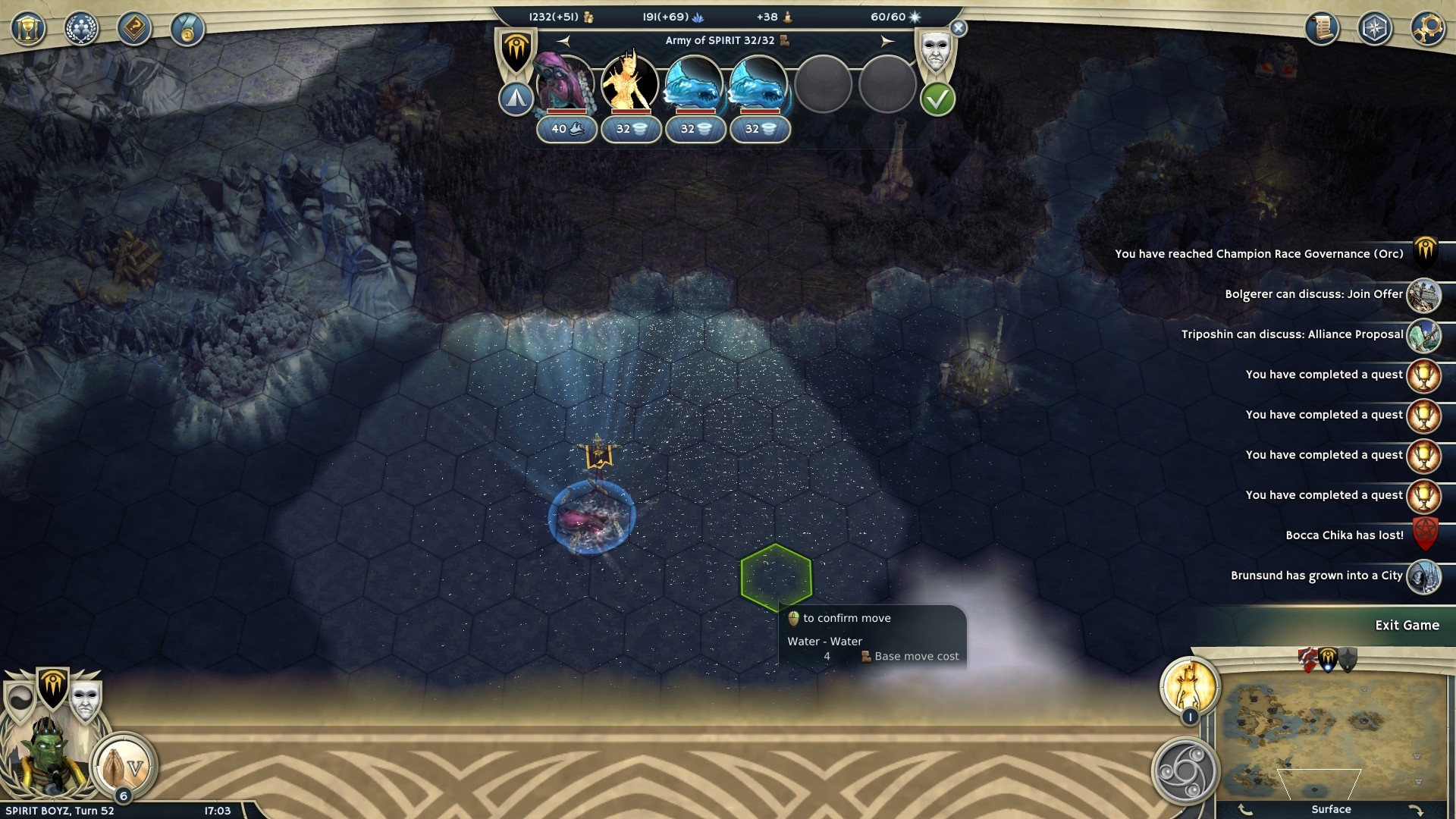This screenshot has height=819, width=1456.
Task: Cycle to previous army with left arrow
Action: [563, 41]
